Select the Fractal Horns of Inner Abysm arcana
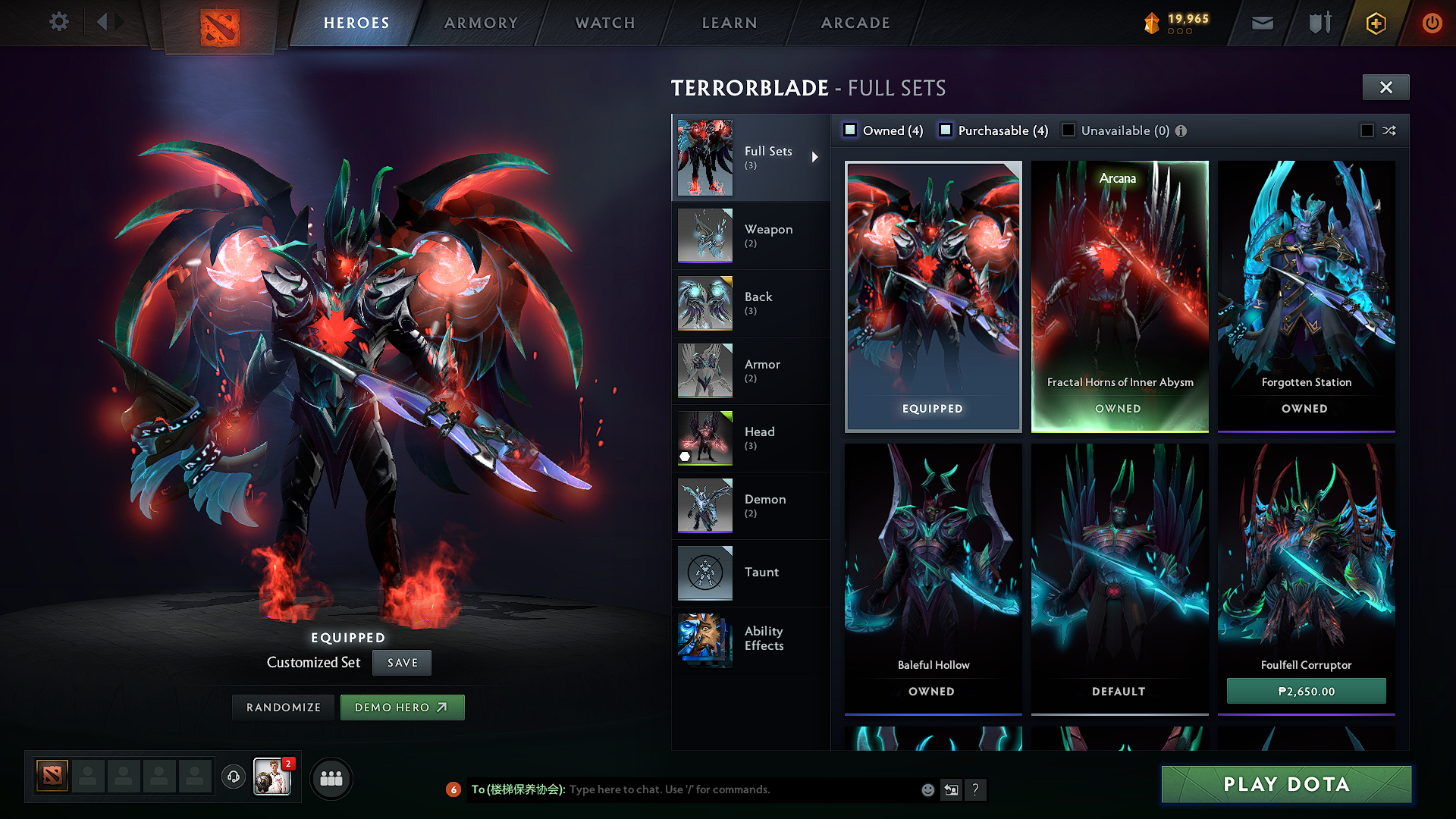This screenshot has width=1456, height=819. (1119, 296)
